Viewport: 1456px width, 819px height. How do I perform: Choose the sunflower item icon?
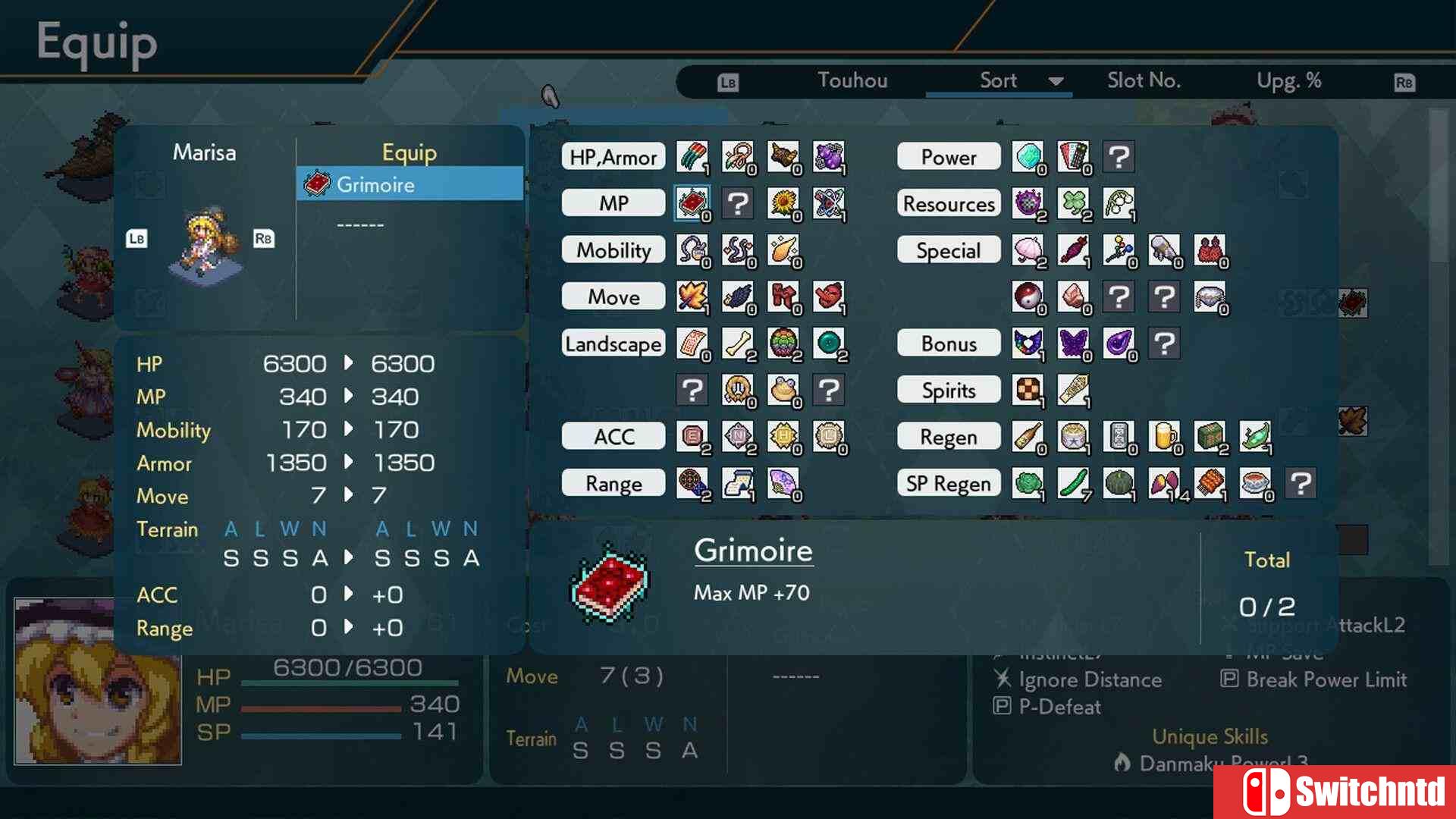coord(783,203)
